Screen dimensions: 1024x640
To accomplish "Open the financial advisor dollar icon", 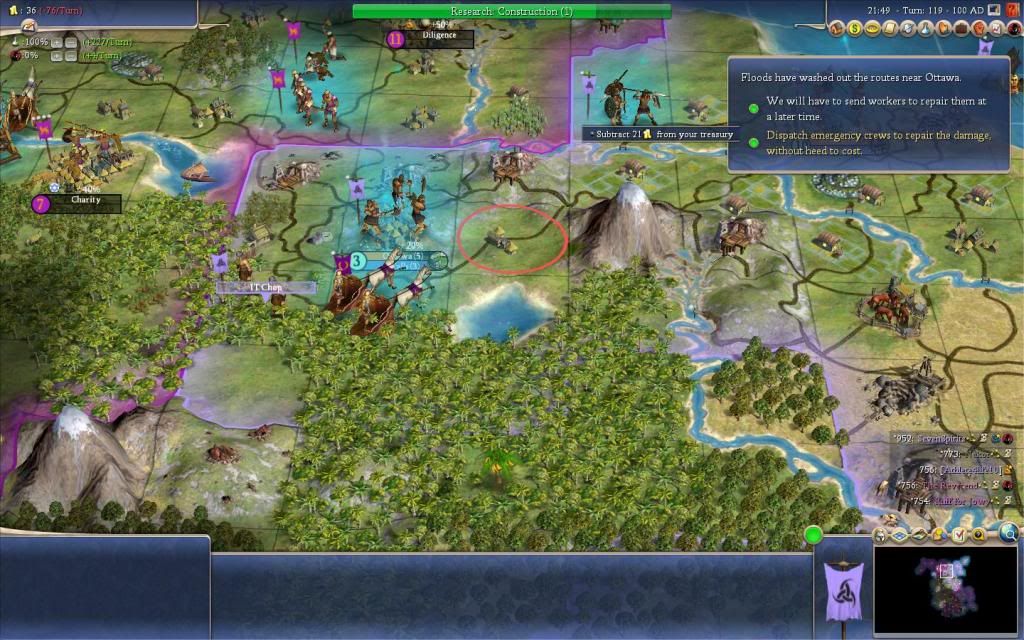I will click(857, 29).
